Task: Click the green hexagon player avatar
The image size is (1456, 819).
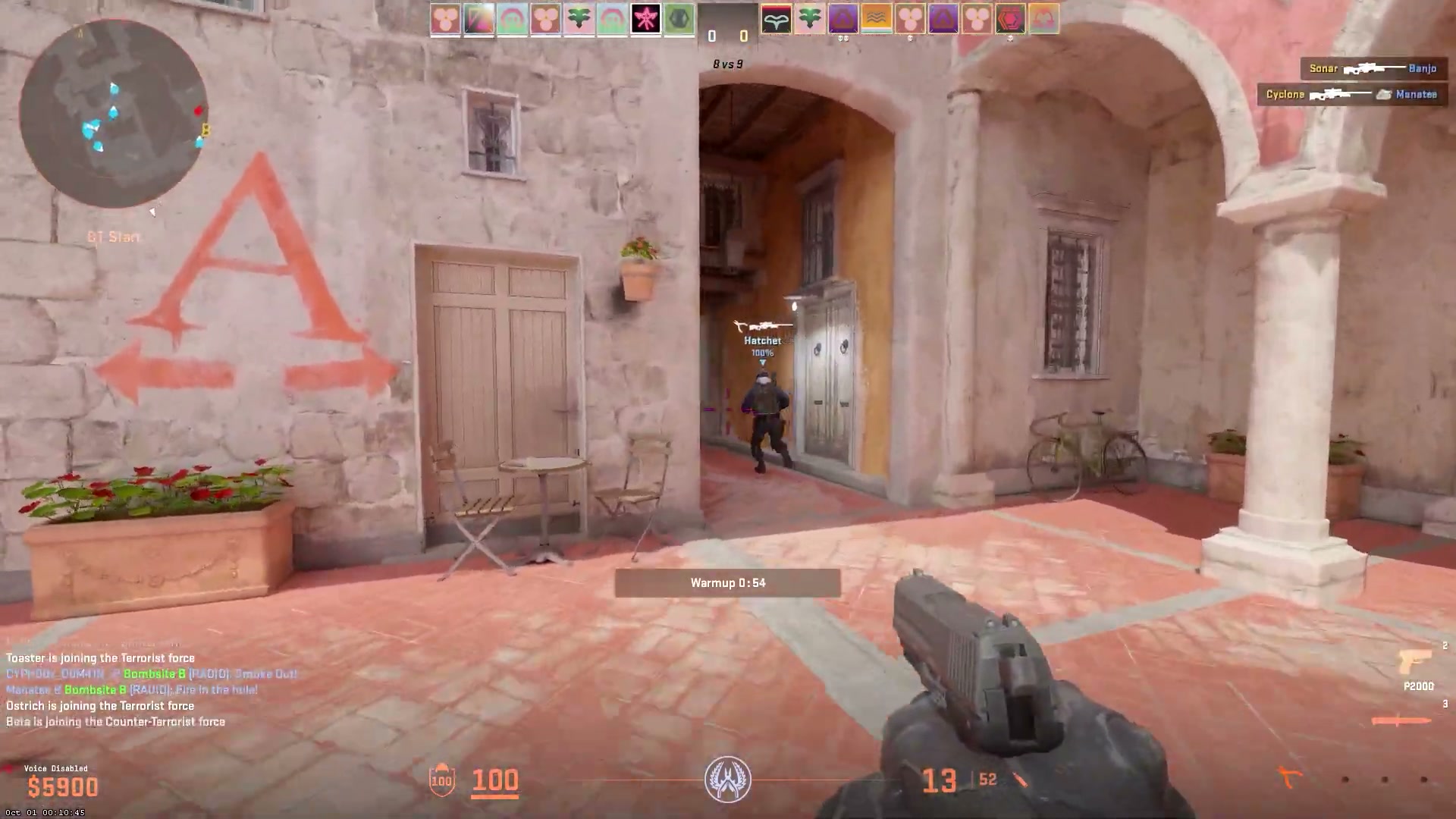Action: pos(679,19)
